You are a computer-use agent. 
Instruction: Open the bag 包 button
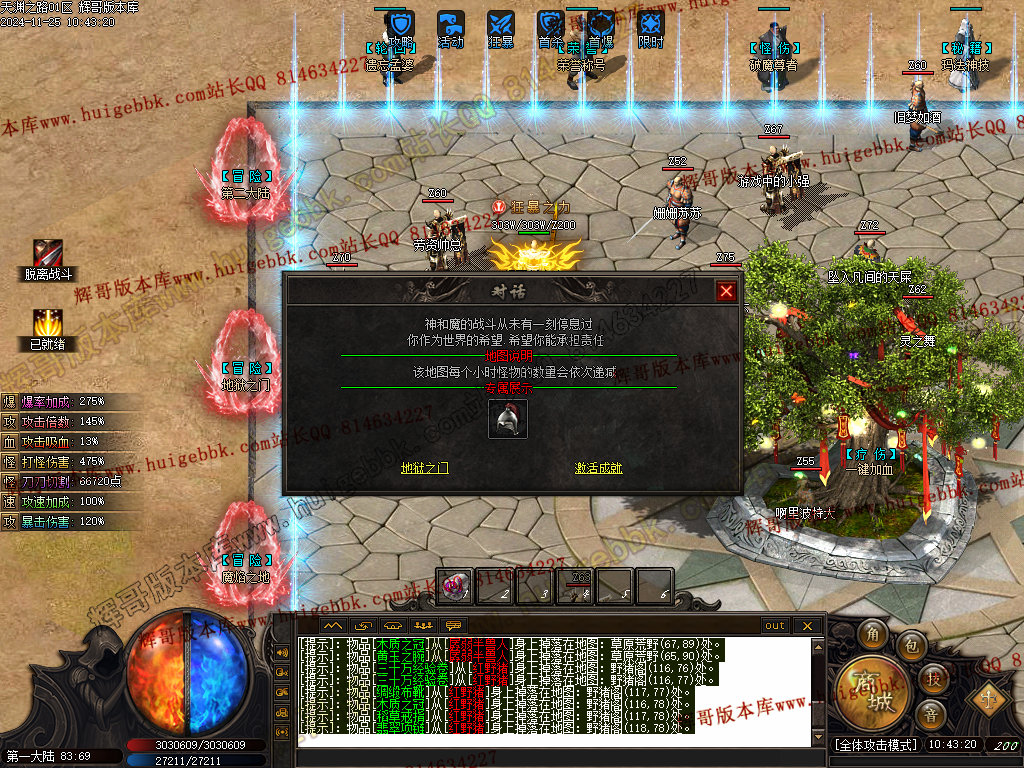click(912, 646)
